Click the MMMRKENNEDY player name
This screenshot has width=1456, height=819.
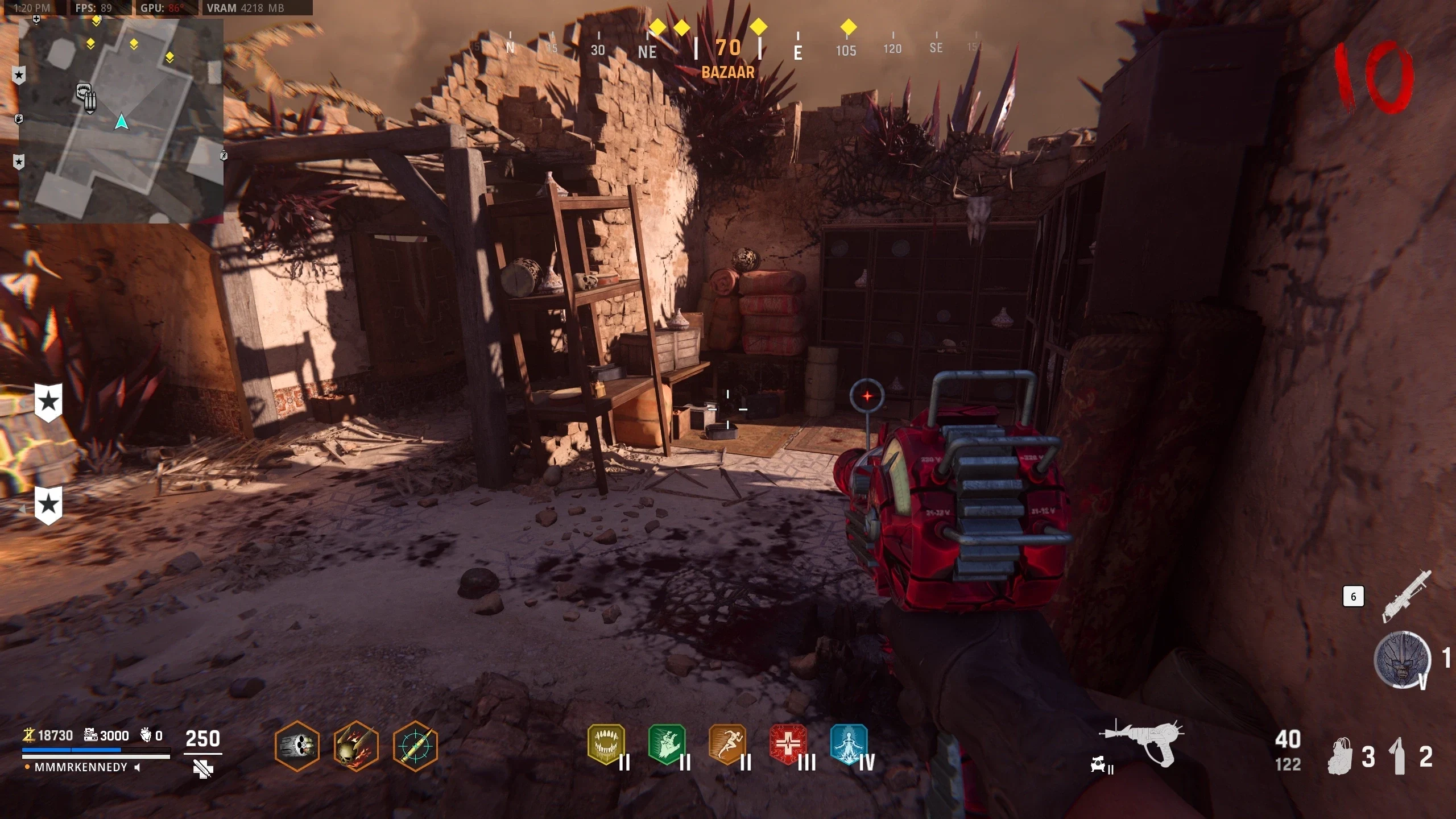81,767
